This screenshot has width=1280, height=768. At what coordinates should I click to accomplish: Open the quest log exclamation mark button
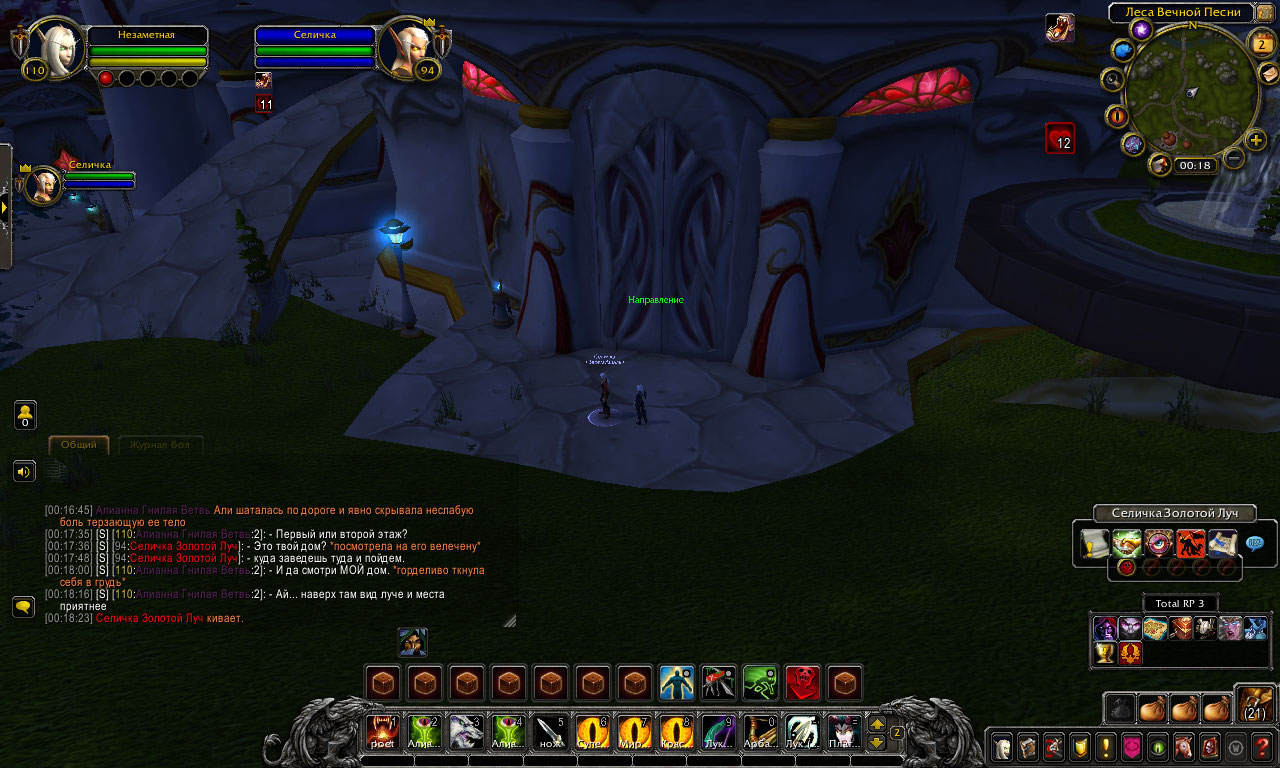1105,746
